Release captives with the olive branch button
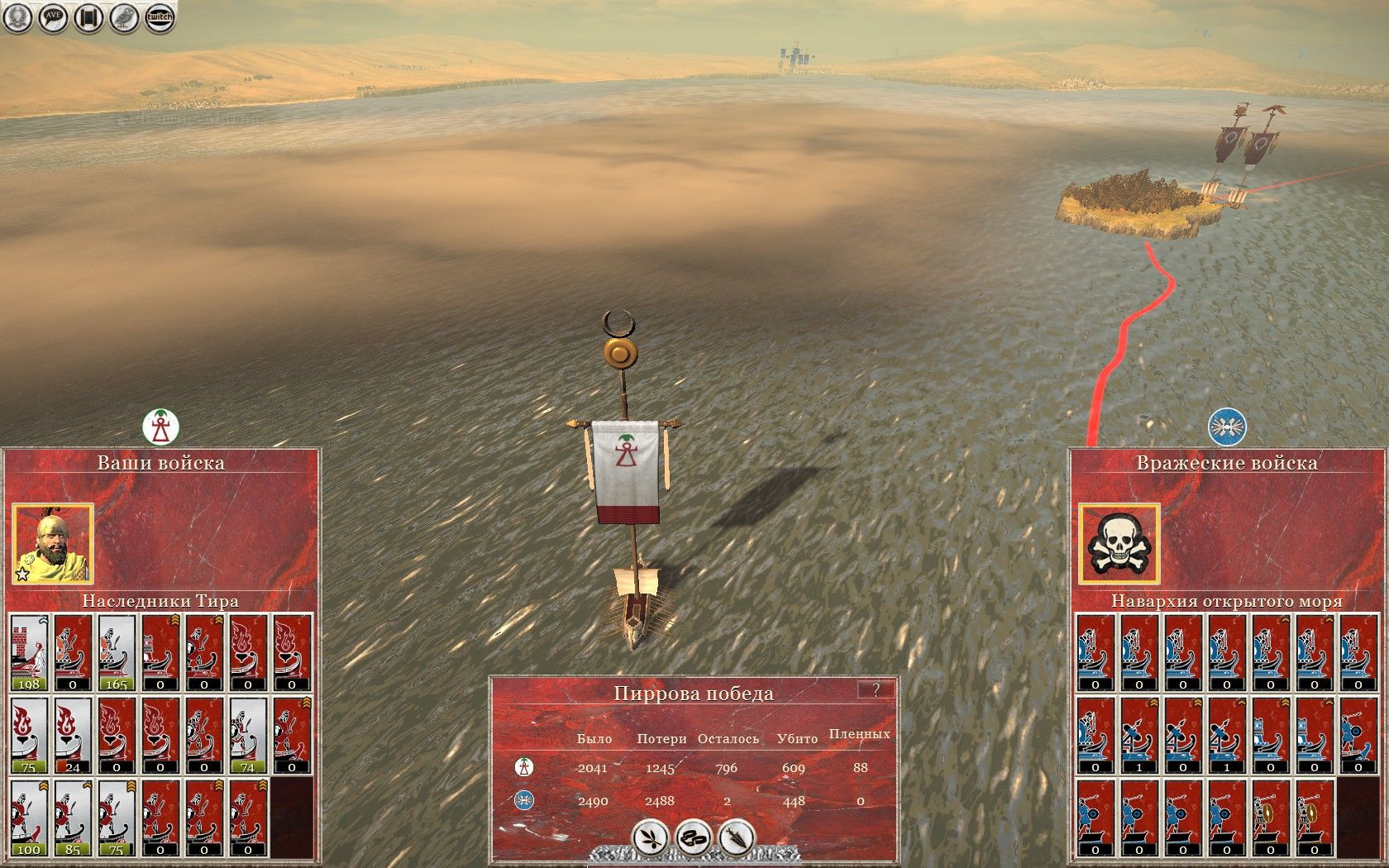This screenshot has height=868, width=1389. (650, 837)
